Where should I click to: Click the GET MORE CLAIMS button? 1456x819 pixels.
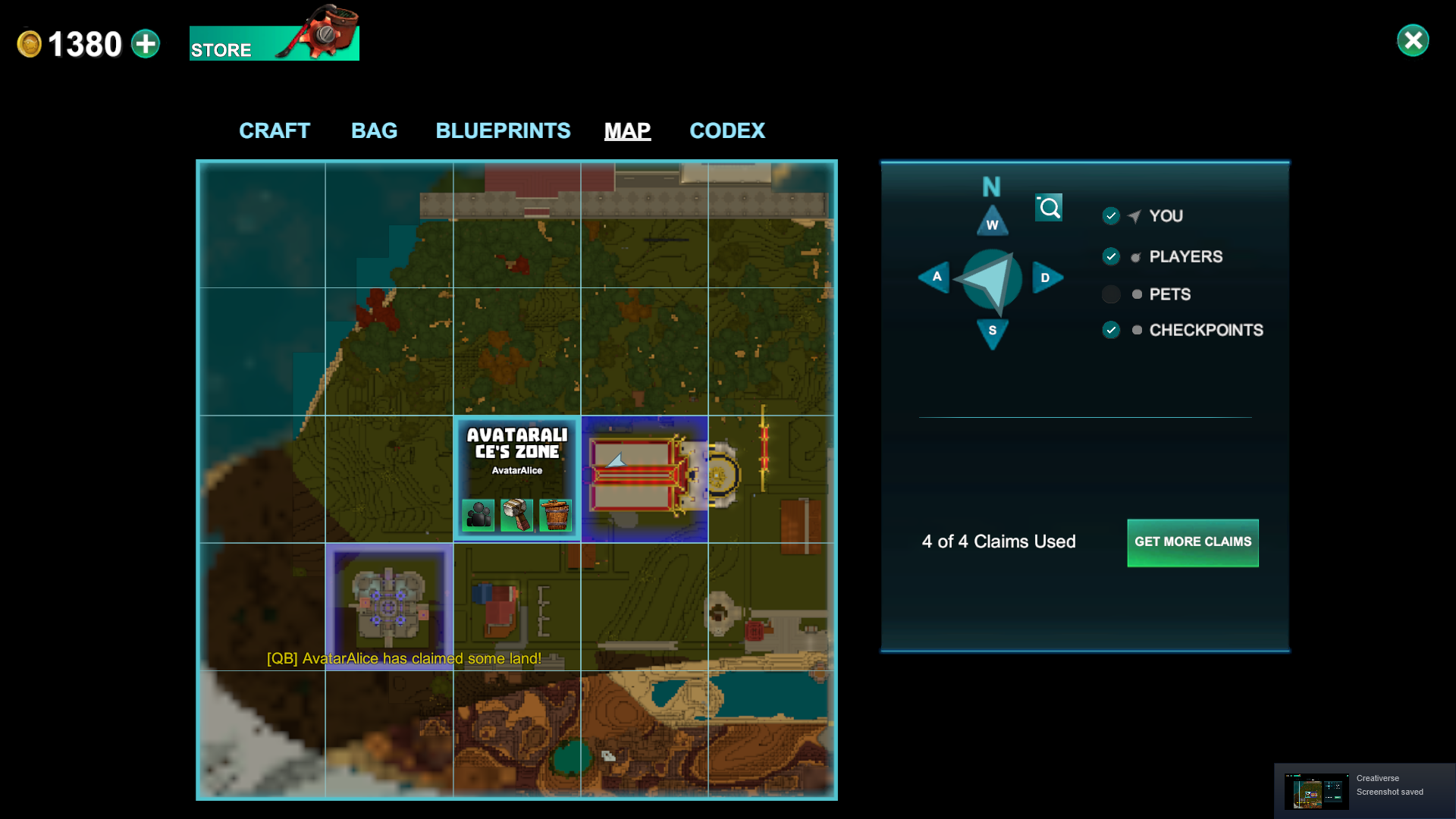pos(1192,542)
